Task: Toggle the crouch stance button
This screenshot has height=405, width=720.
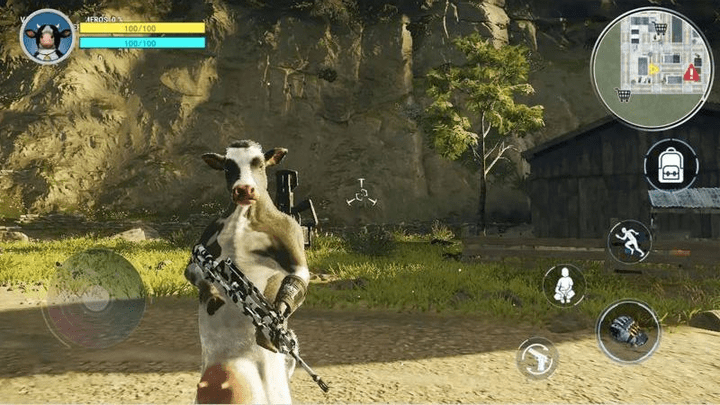Action: [x=564, y=285]
